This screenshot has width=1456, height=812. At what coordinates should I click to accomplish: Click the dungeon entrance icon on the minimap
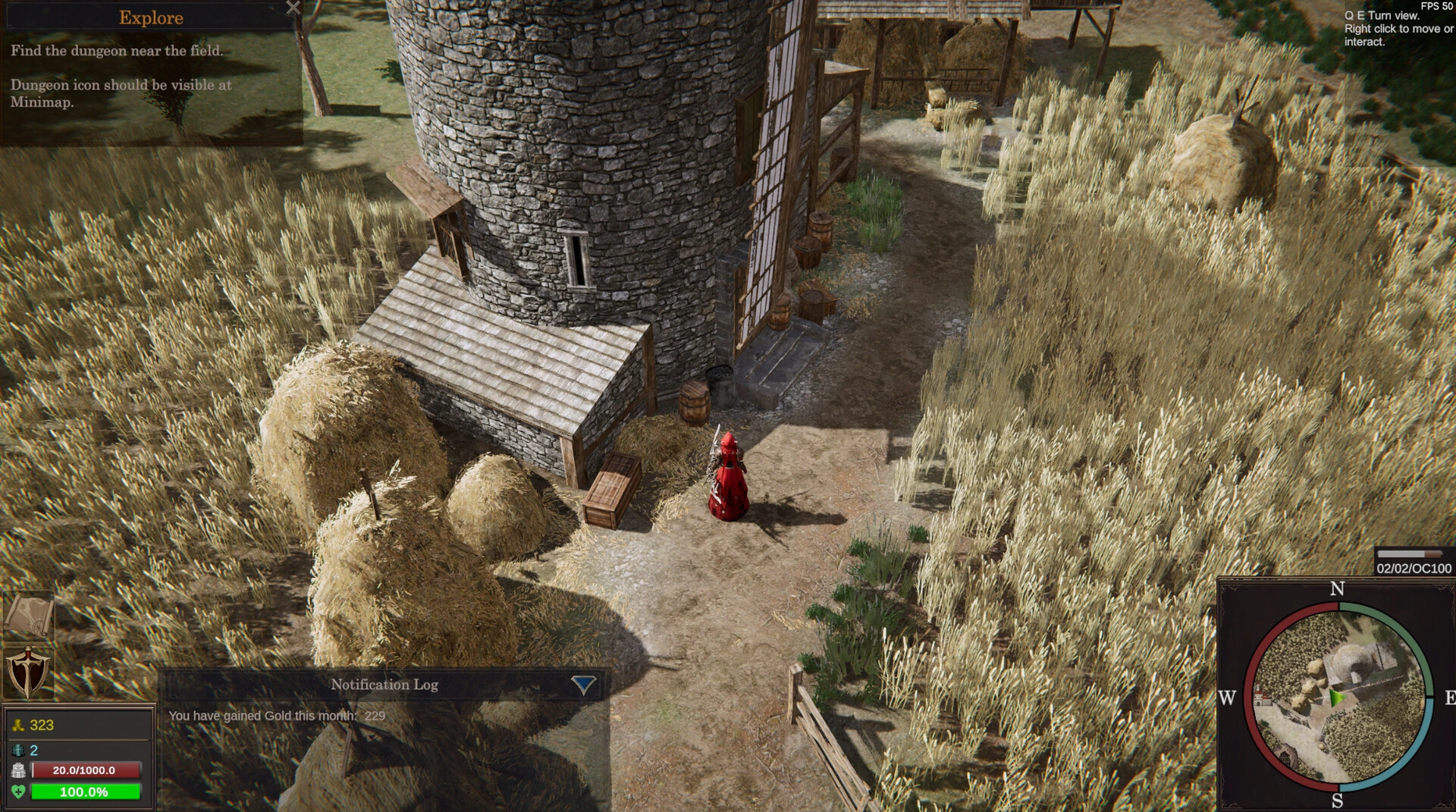[1287, 754]
